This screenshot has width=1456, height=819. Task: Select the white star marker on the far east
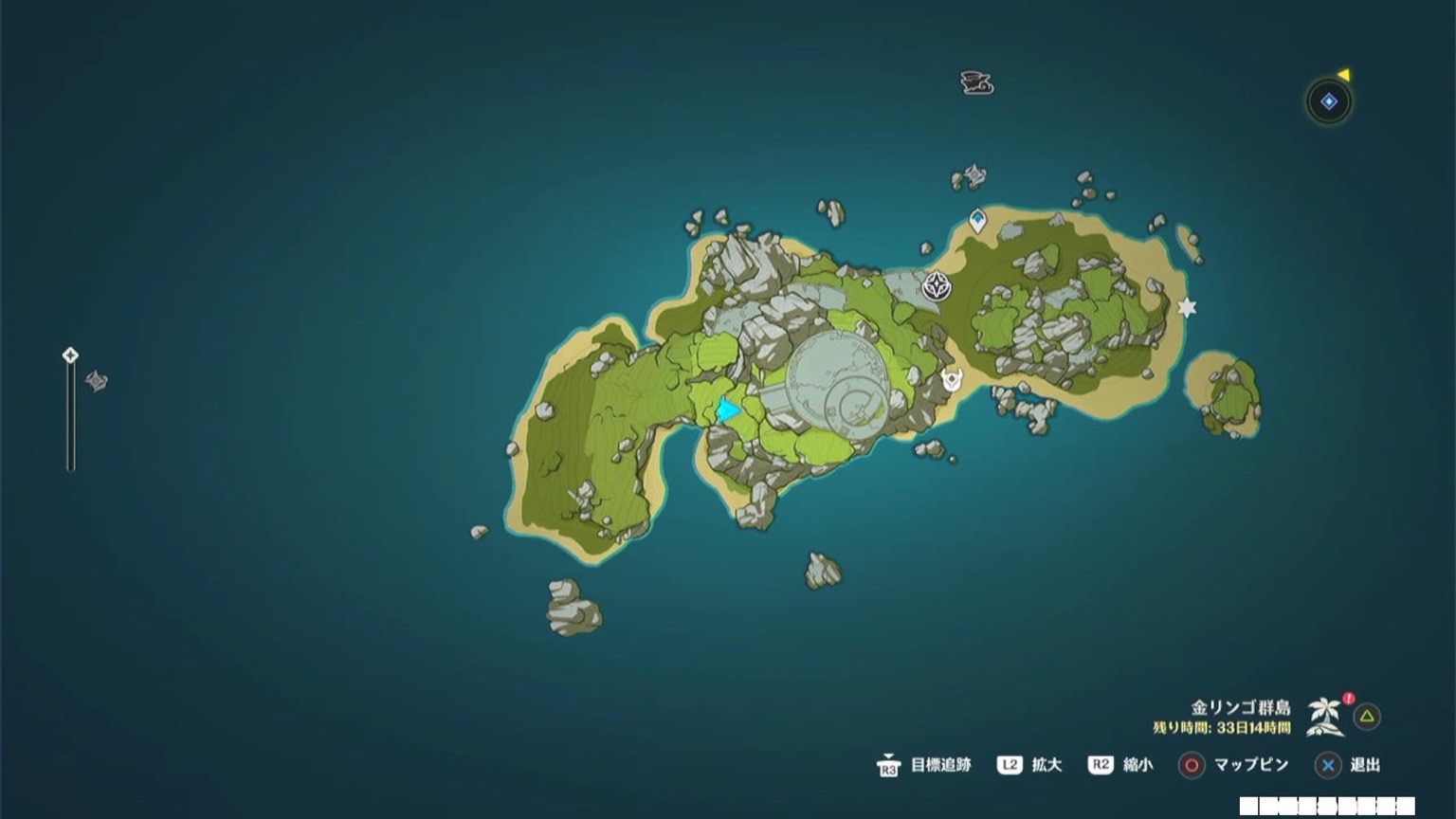1185,307
